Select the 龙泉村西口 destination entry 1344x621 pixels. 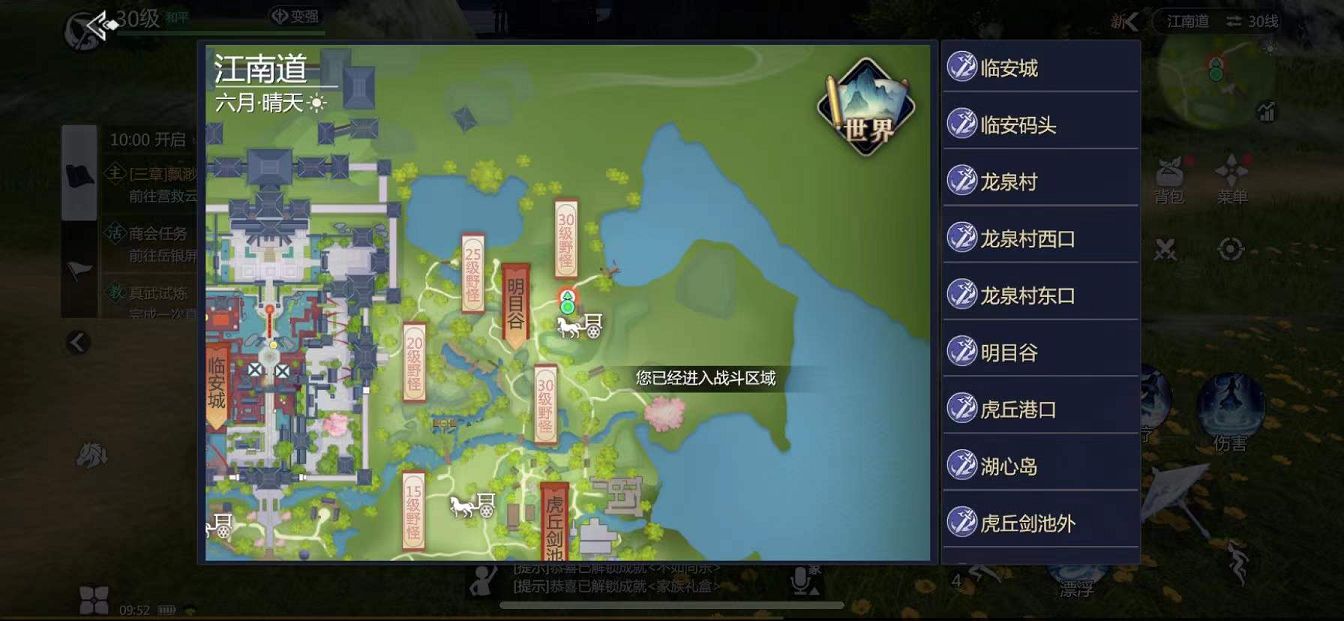1040,239
